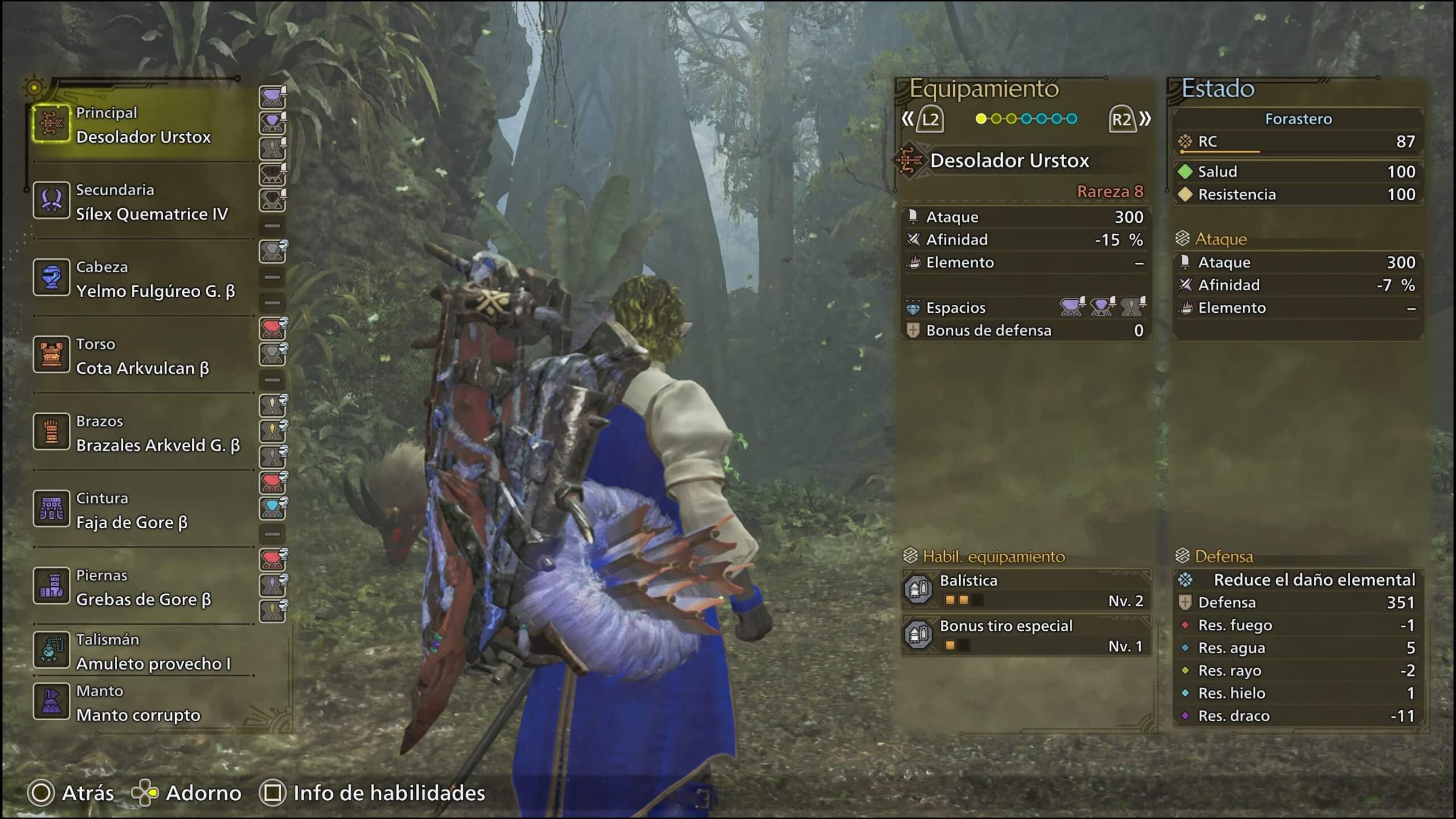Select the Talismán Amuleto provecho I
The width and height of the screenshot is (1456, 819).
click(142, 652)
